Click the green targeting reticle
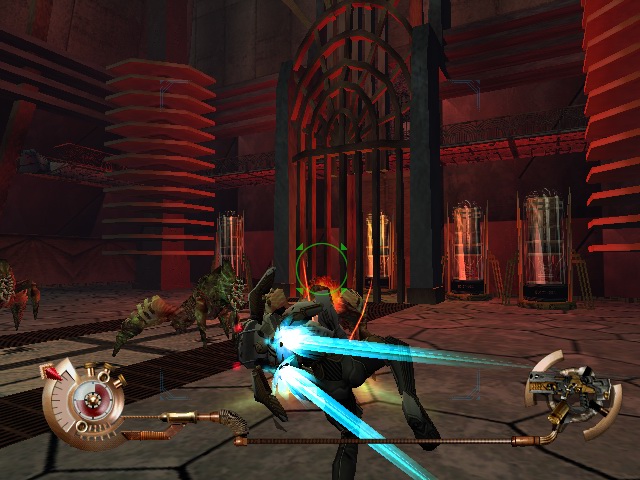640x480 pixels. click(321, 265)
